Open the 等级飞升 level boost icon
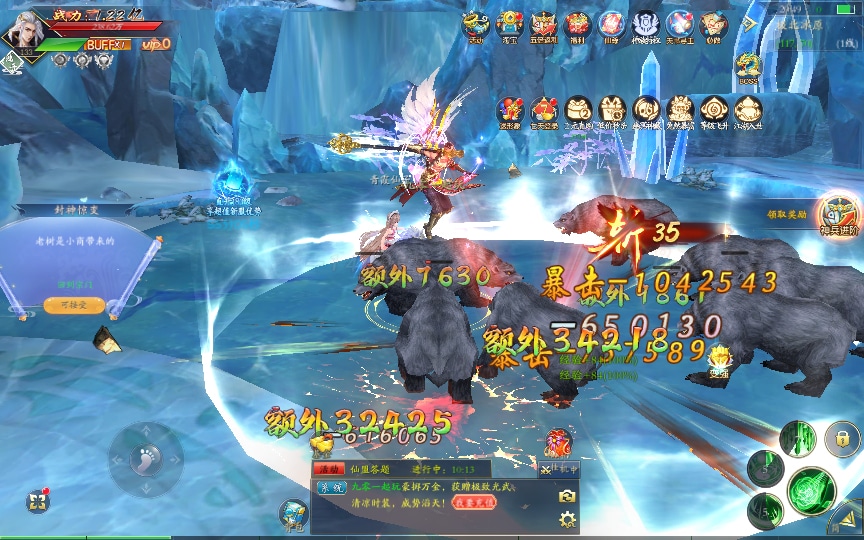The width and height of the screenshot is (864, 540). tap(713, 111)
